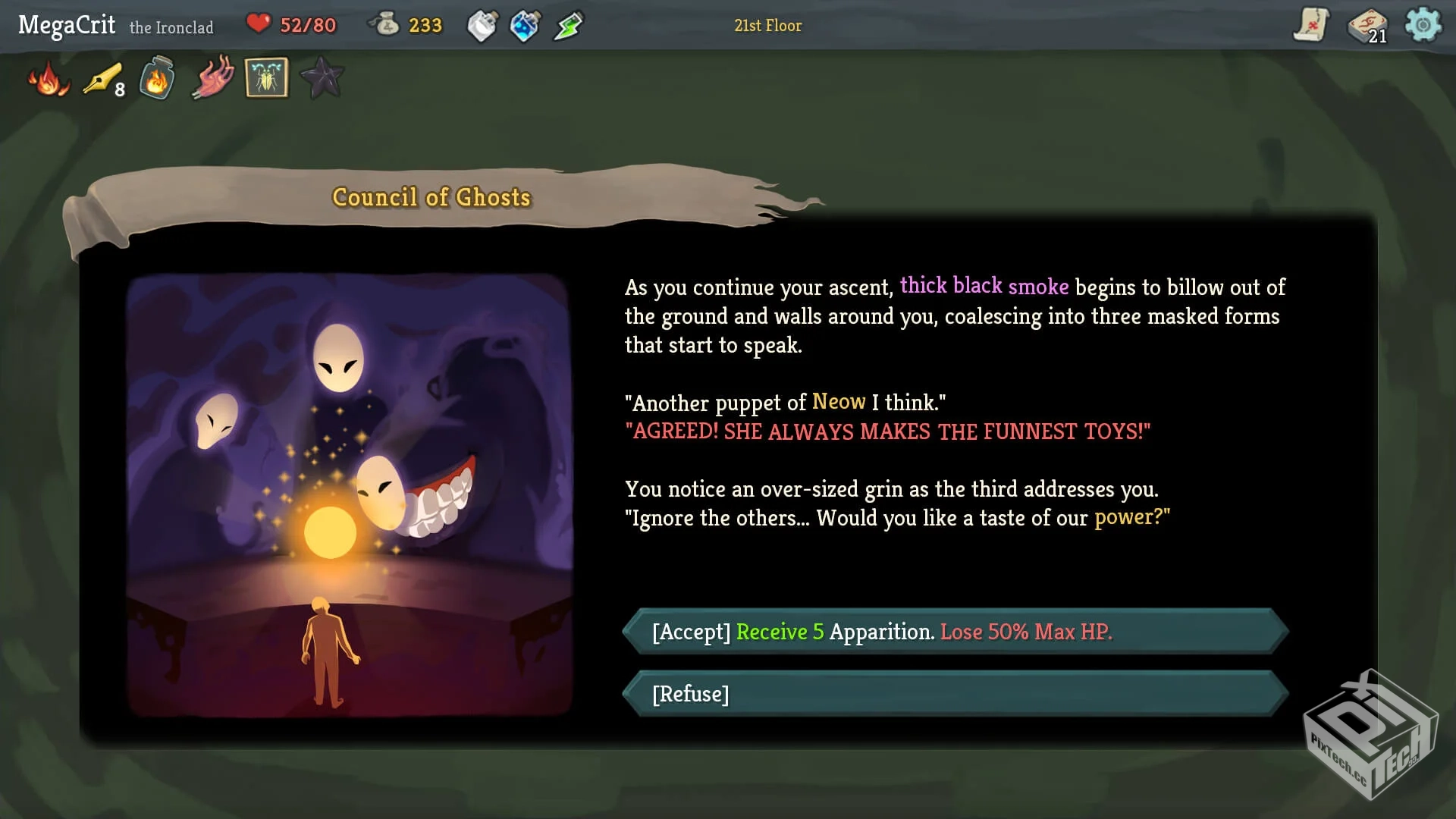This screenshot has width=1456, height=819.
Task: Inspect the dark star relic
Action: point(322,78)
